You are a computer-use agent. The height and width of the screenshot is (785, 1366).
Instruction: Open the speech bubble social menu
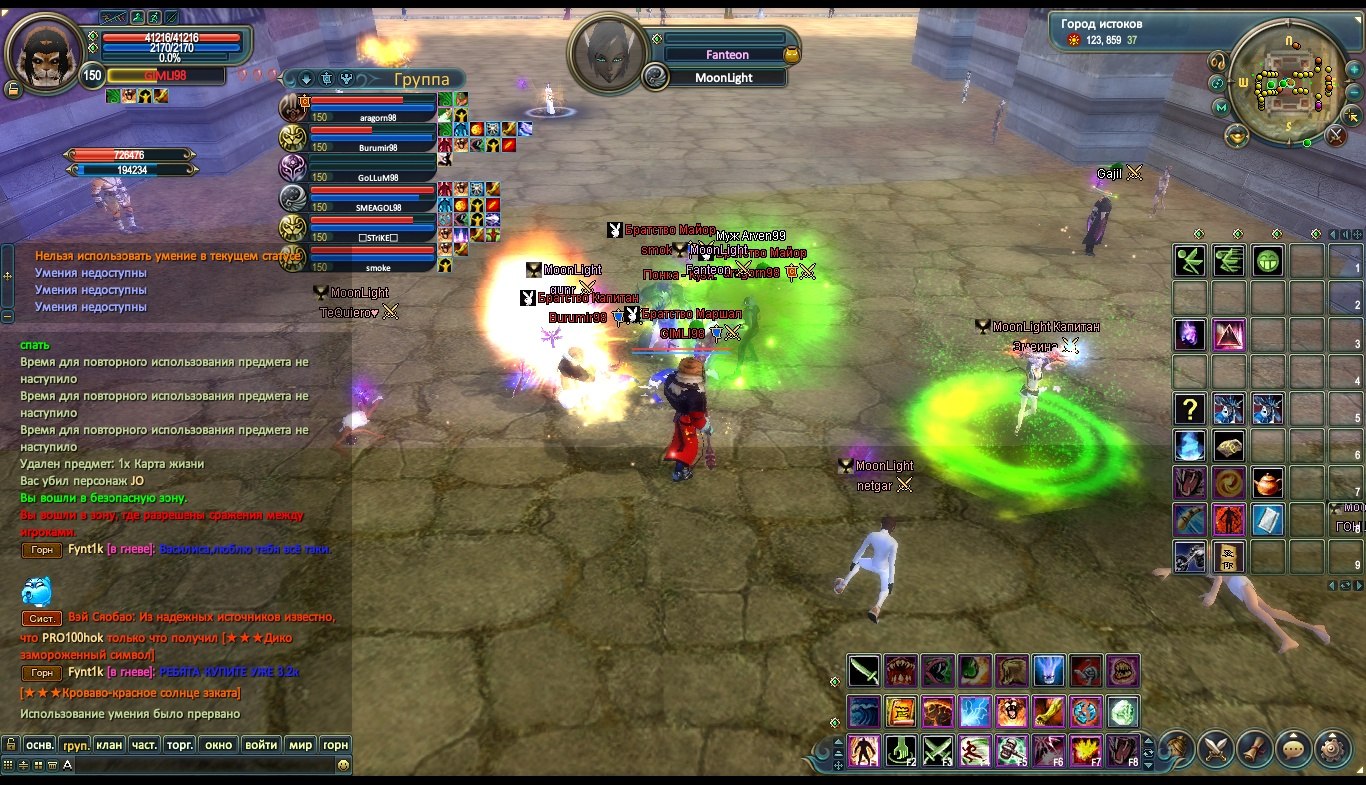pos(1294,748)
